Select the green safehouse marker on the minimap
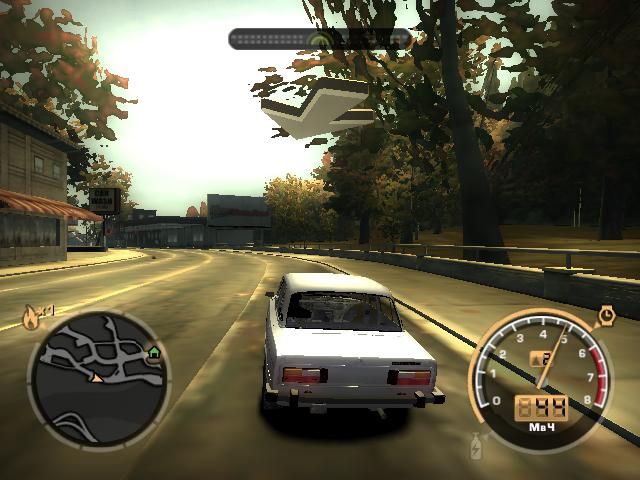The width and height of the screenshot is (640, 480). tap(154, 352)
